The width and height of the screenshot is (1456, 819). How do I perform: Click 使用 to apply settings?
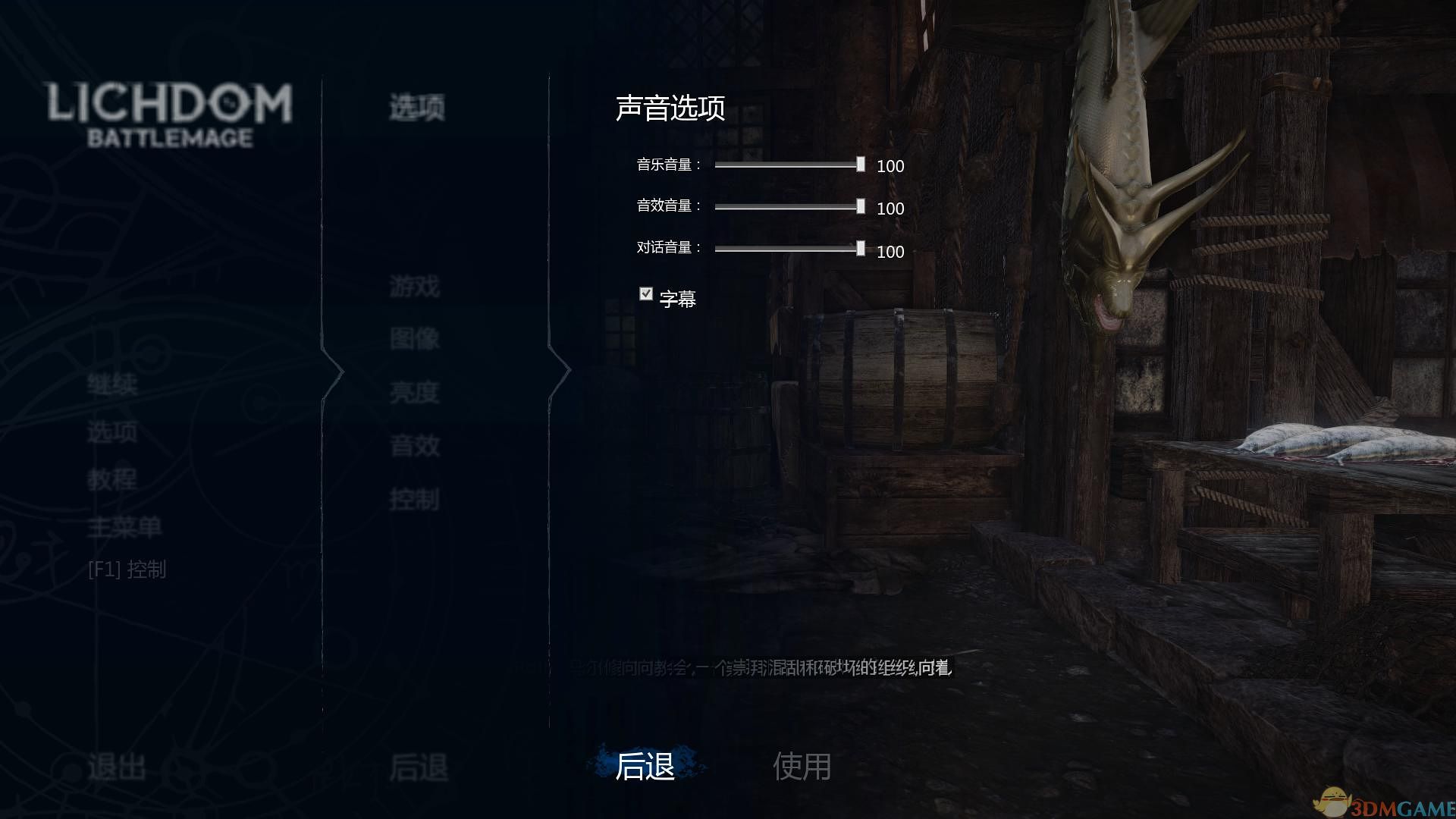coord(804,767)
